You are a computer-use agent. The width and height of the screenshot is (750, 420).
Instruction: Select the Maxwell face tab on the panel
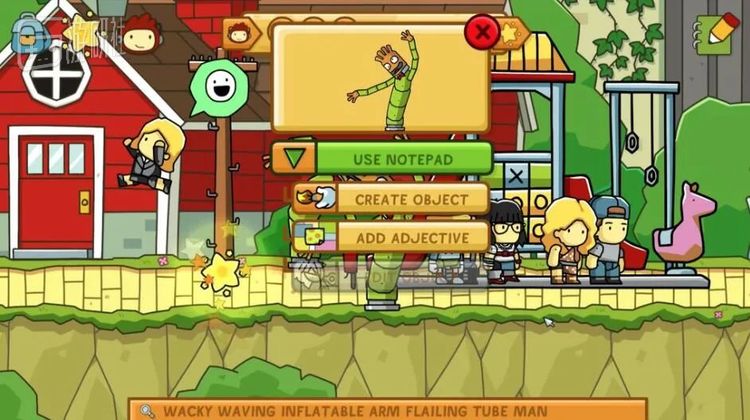point(240,33)
